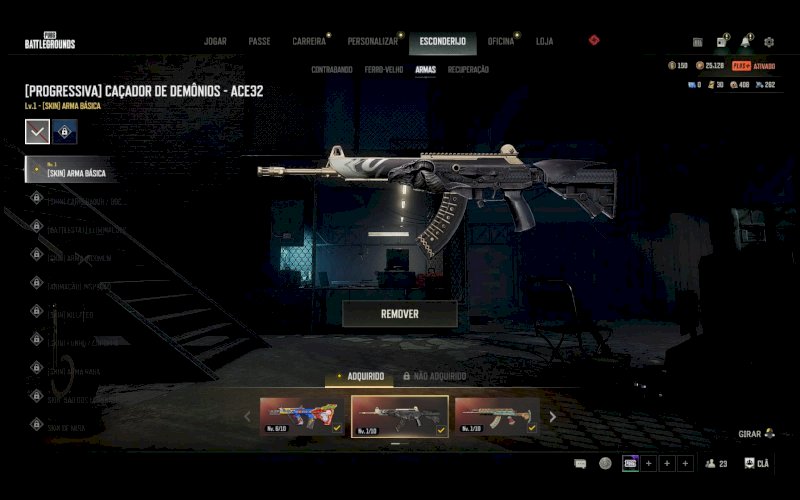Show next skins with the right arrow
The width and height of the screenshot is (800, 500).
tap(552, 416)
